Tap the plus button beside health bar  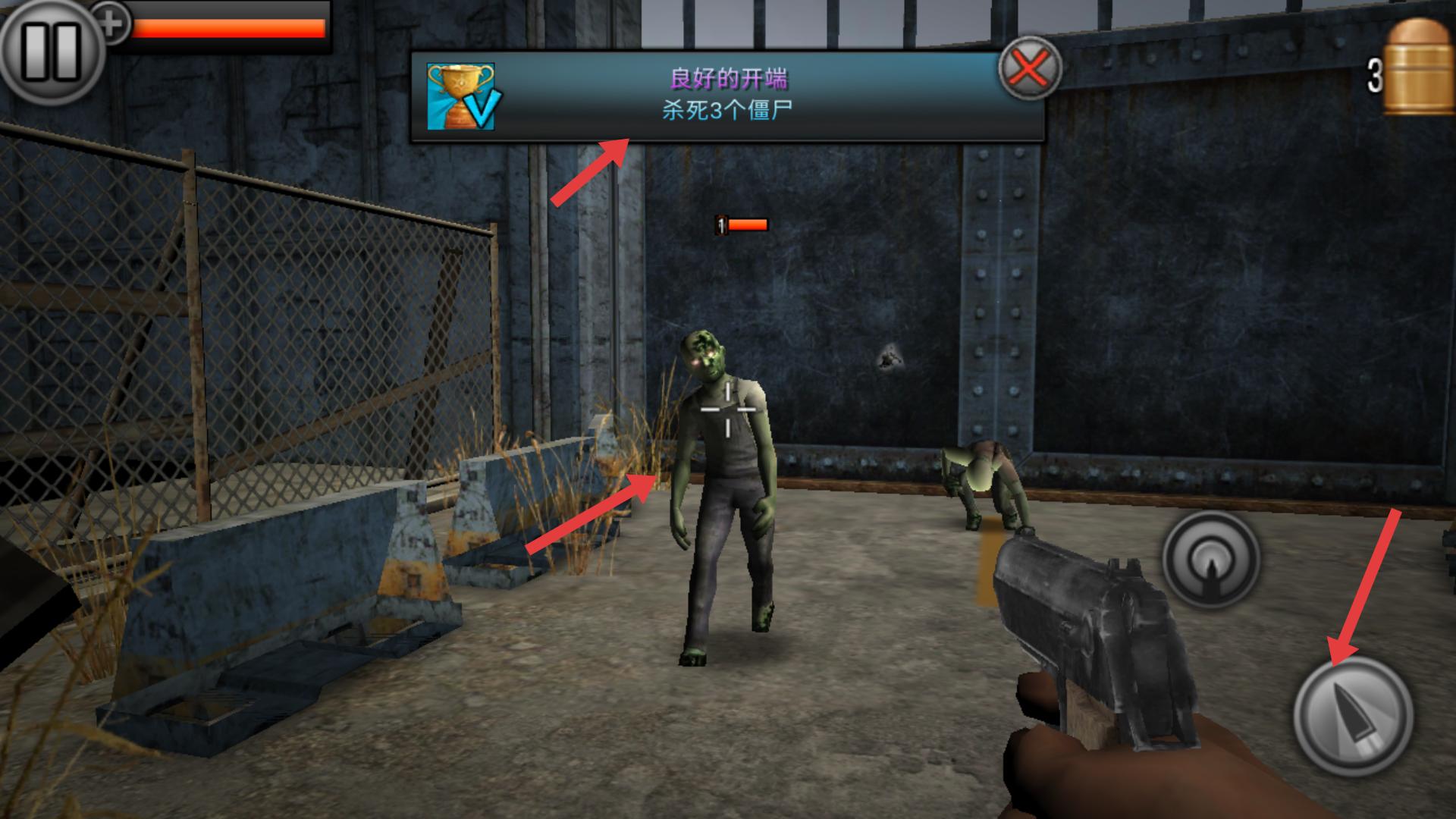pos(112,23)
